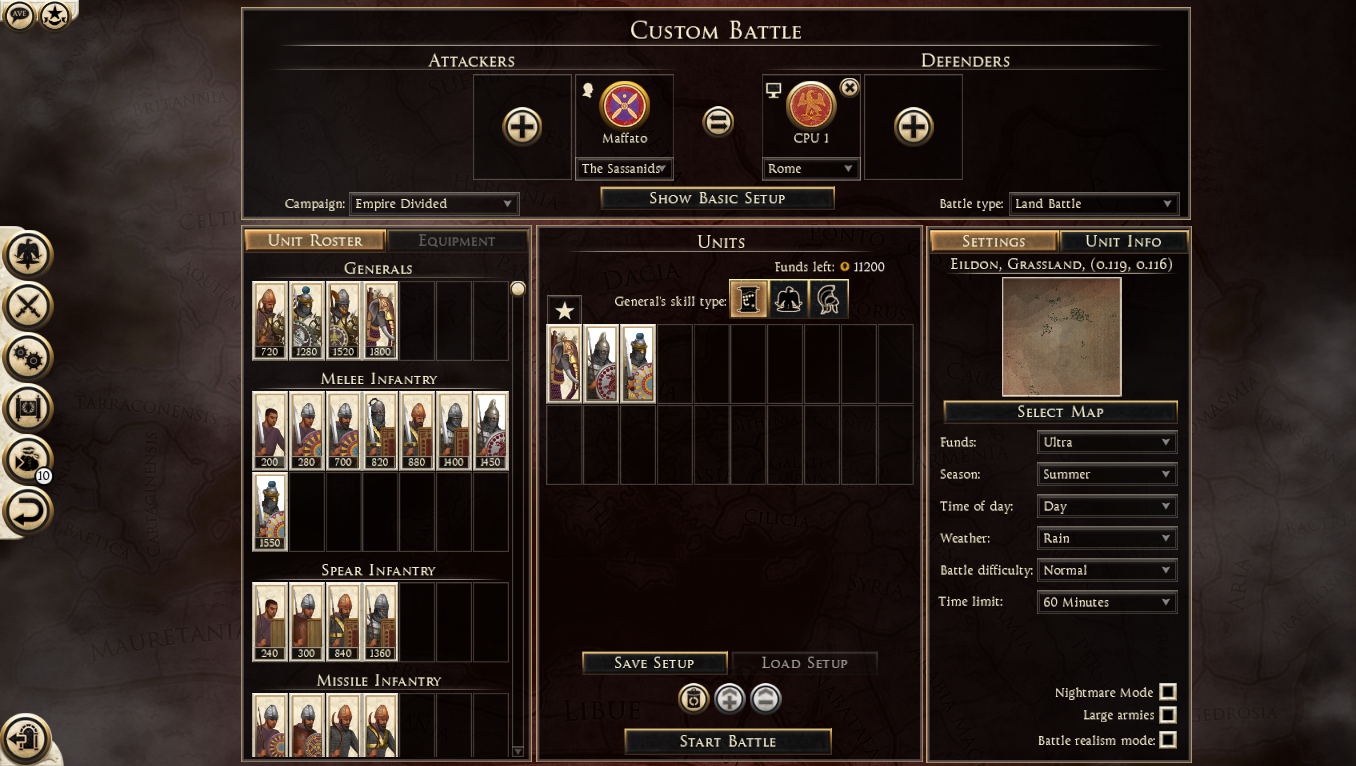This screenshot has width=1356, height=766.
Task: Select the 1800-cost elephant general unit
Action: 381,320
